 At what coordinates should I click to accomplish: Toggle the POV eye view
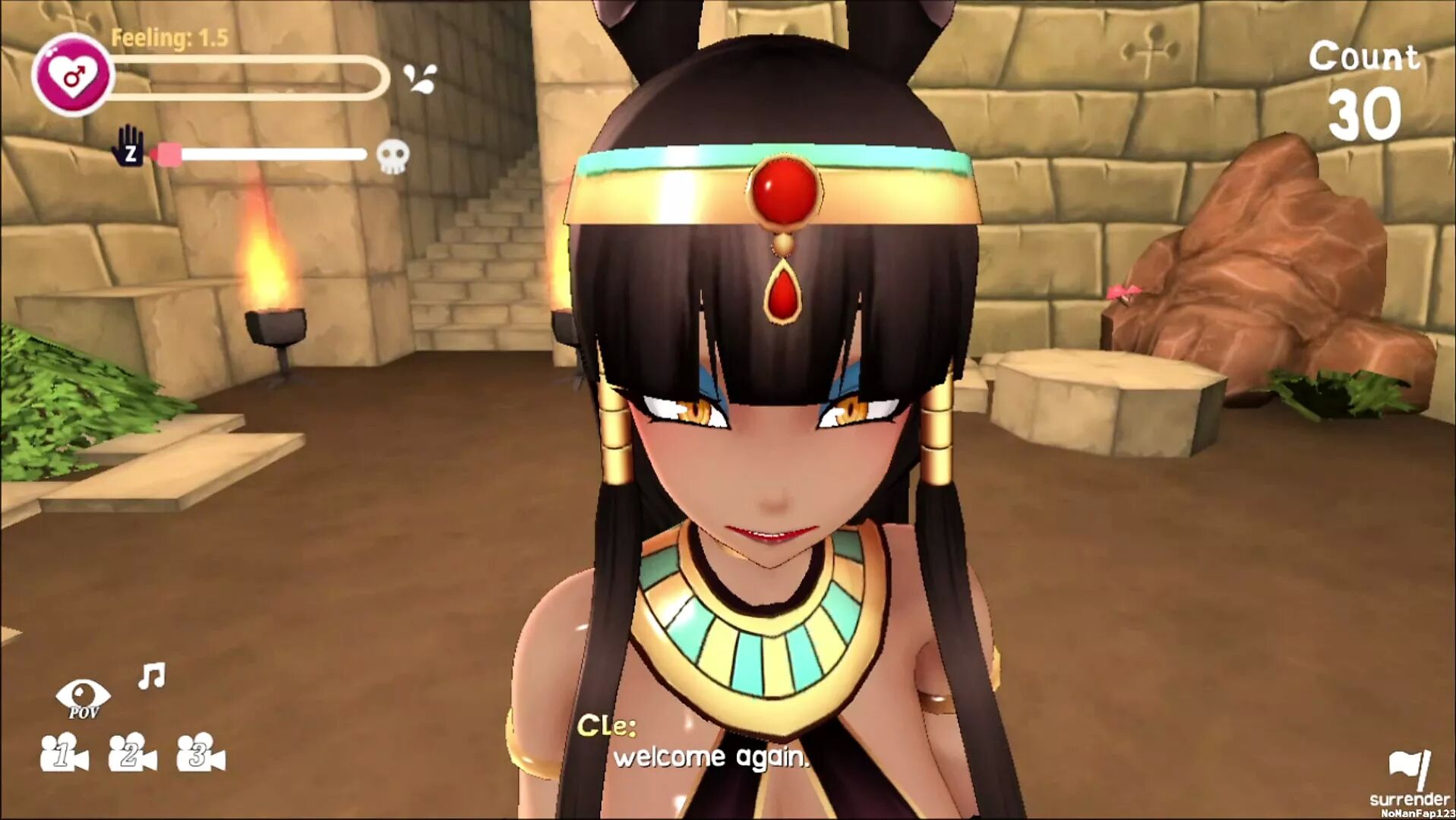(x=83, y=697)
